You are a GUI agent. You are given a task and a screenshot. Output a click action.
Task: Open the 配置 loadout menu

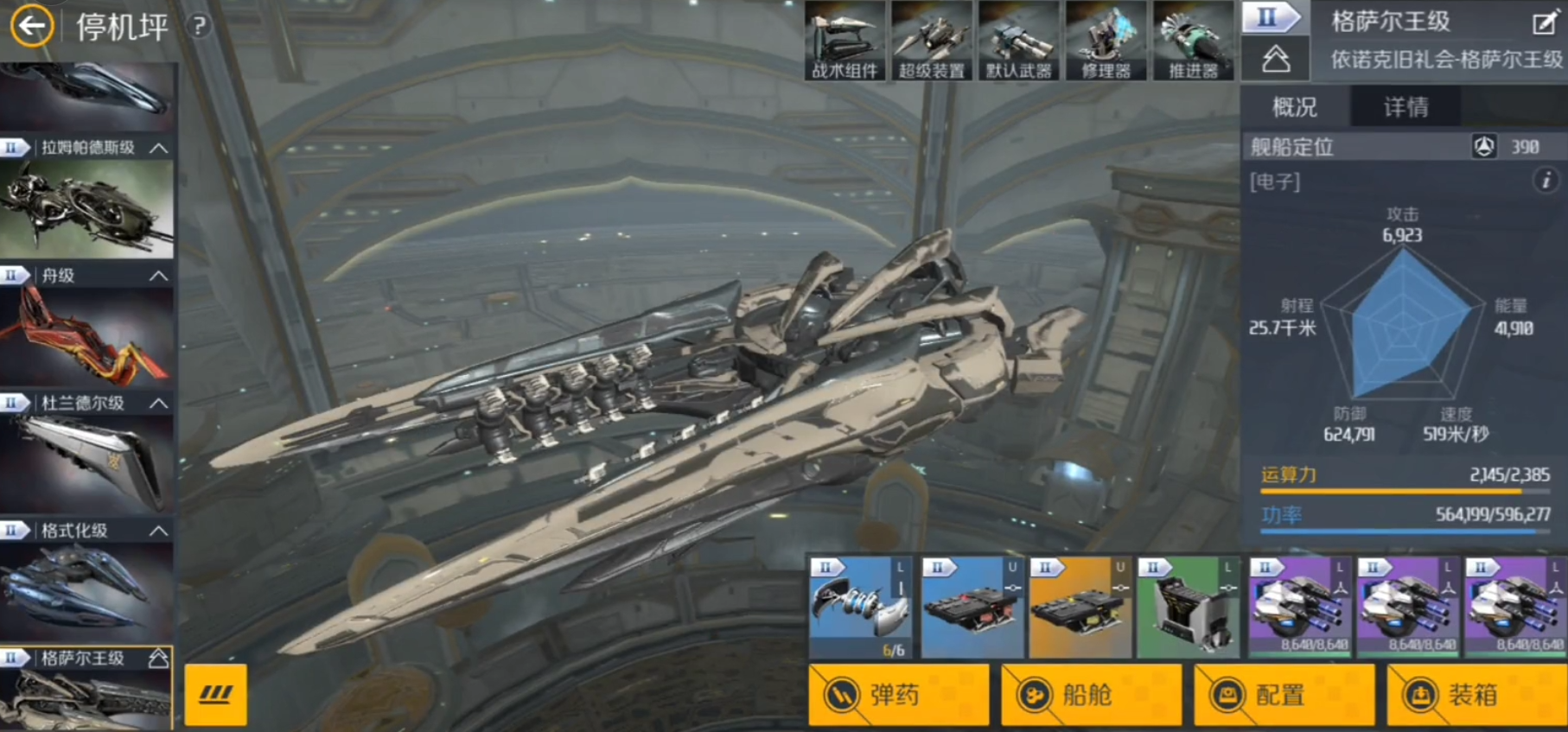coord(1284,694)
